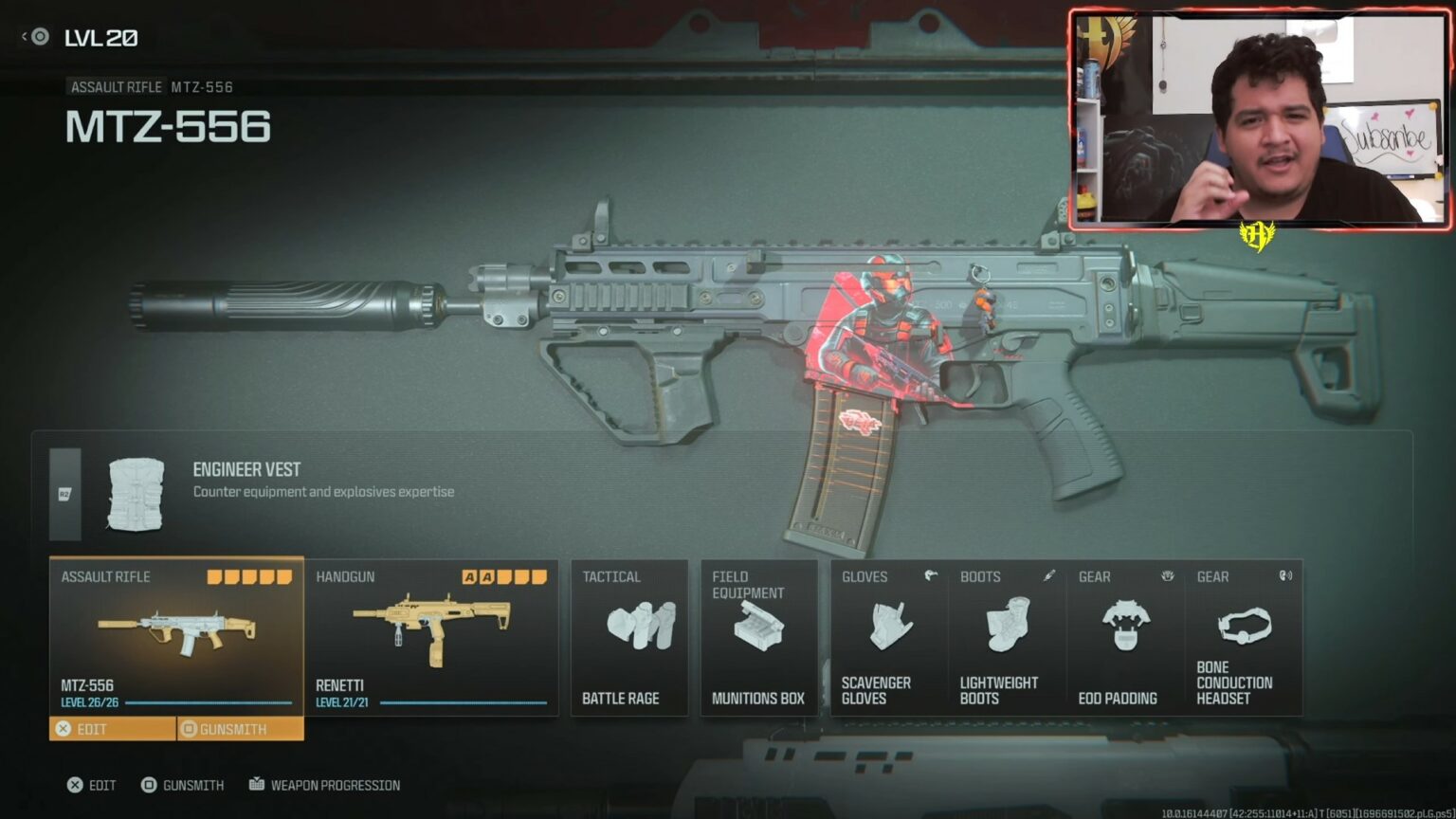Screen dimensions: 1456x819
Task: Open Weapon Progression at the bottom
Action: (325, 785)
